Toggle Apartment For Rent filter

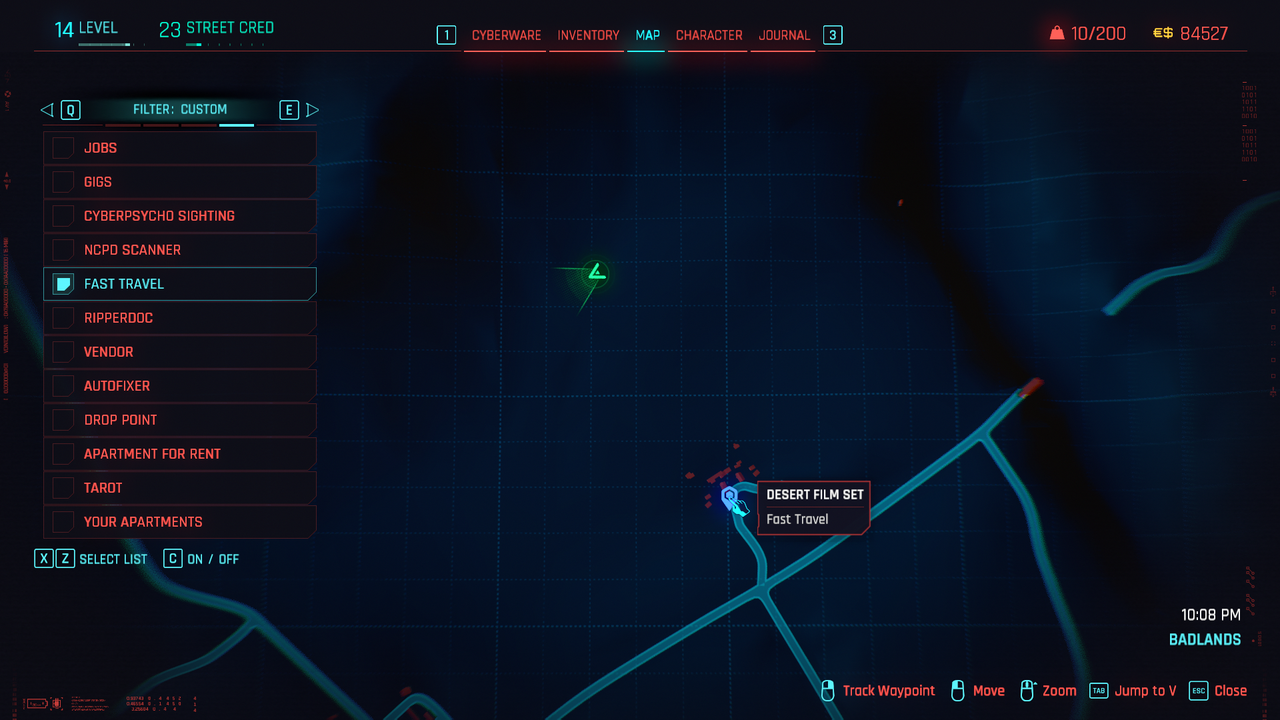click(x=64, y=454)
